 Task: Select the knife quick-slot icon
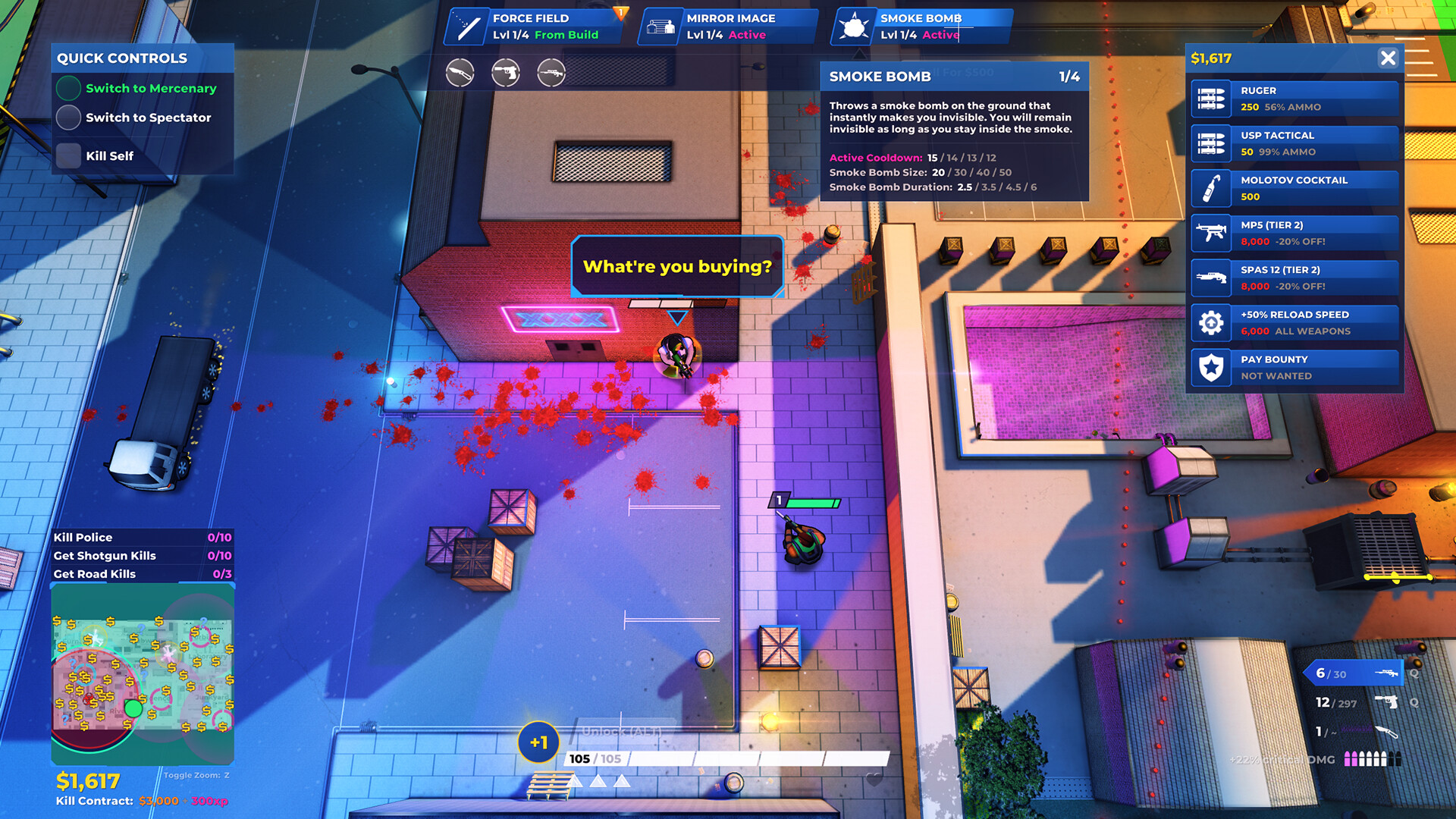tap(460, 74)
